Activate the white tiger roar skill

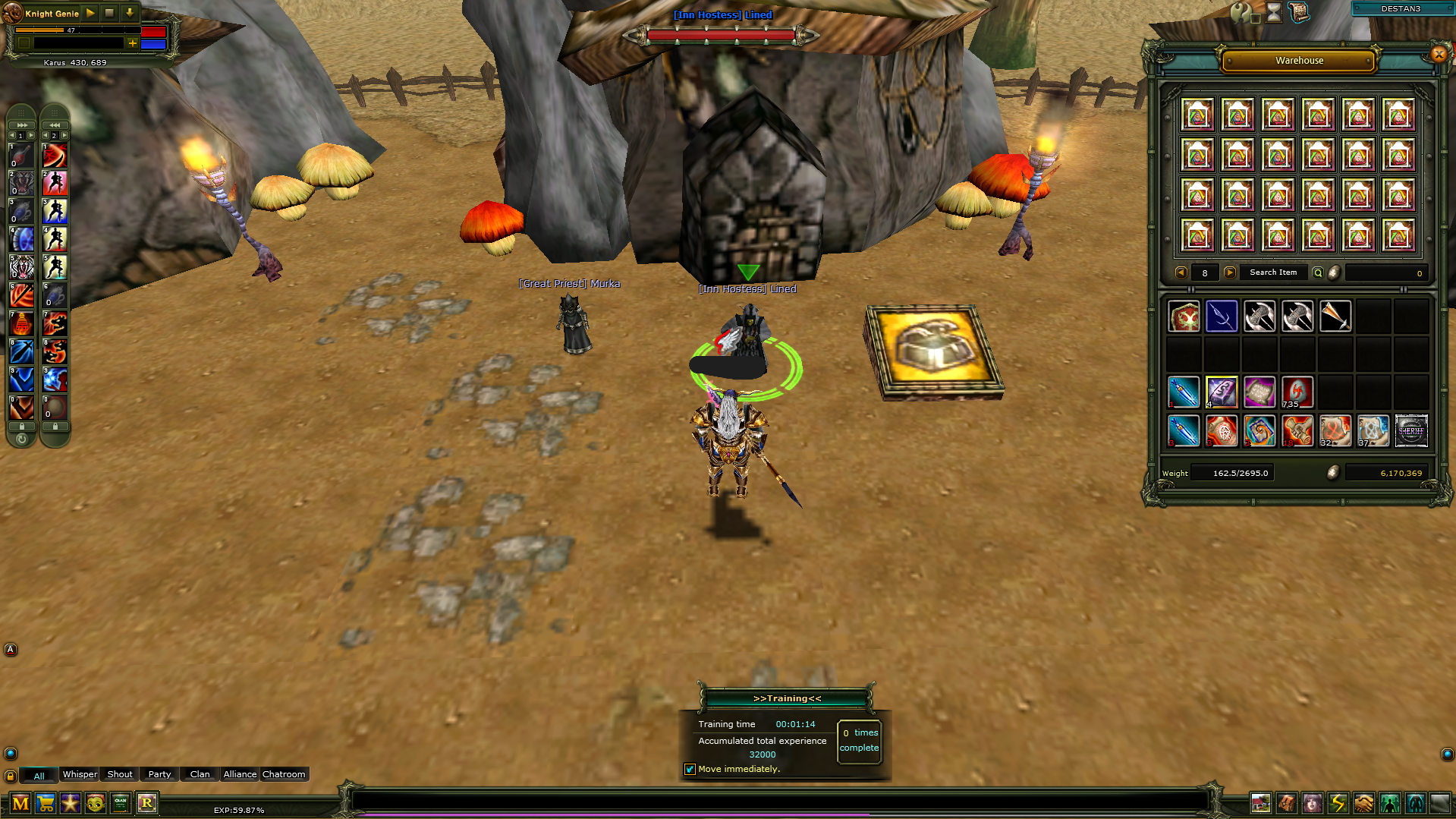[x=21, y=267]
